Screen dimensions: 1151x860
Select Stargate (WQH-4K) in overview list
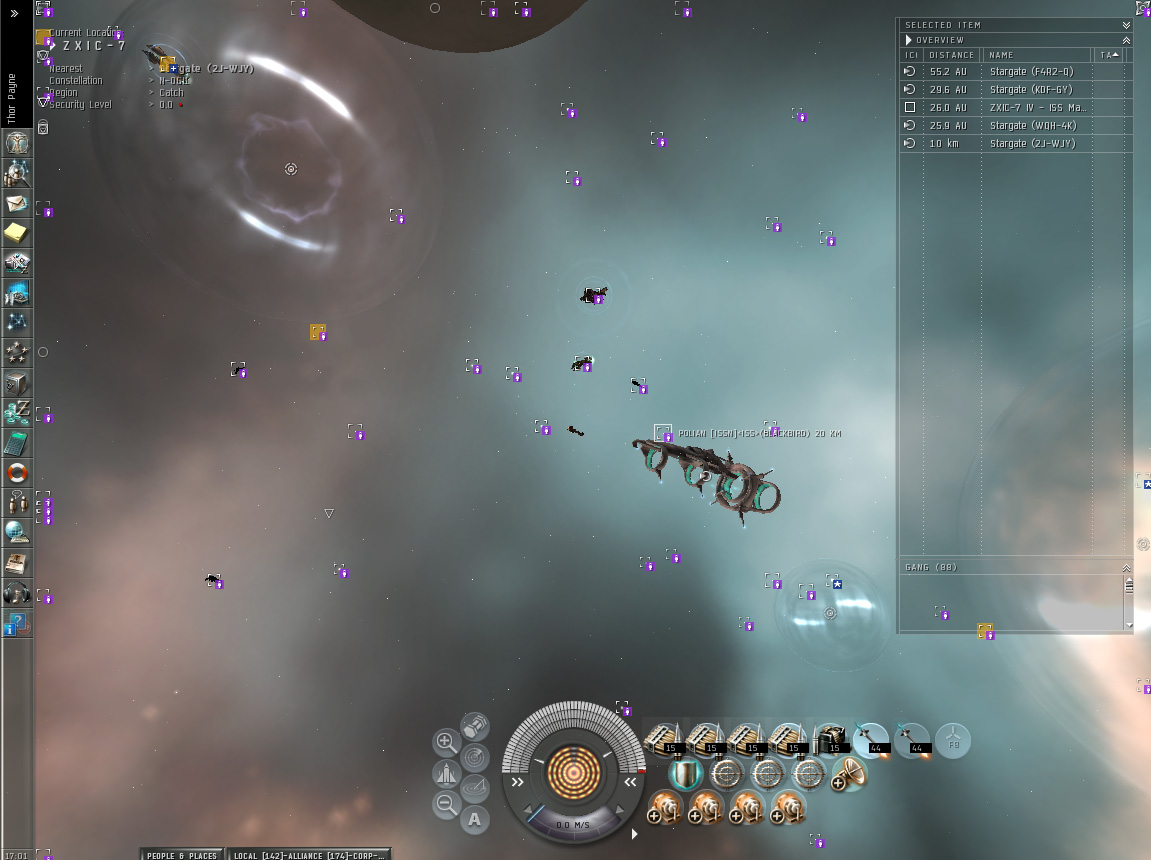click(1030, 126)
